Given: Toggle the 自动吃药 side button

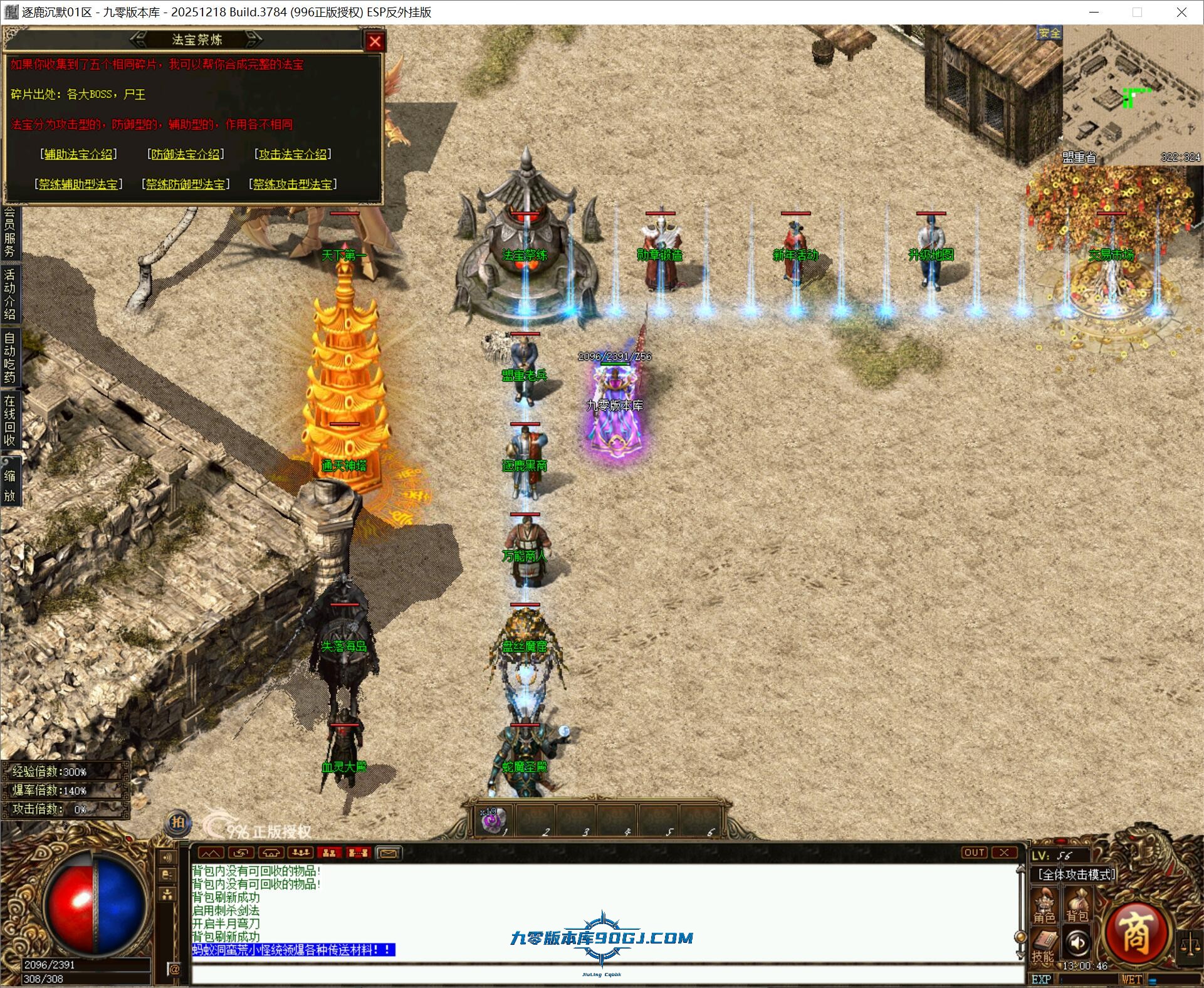Looking at the screenshot, I should coord(10,357).
